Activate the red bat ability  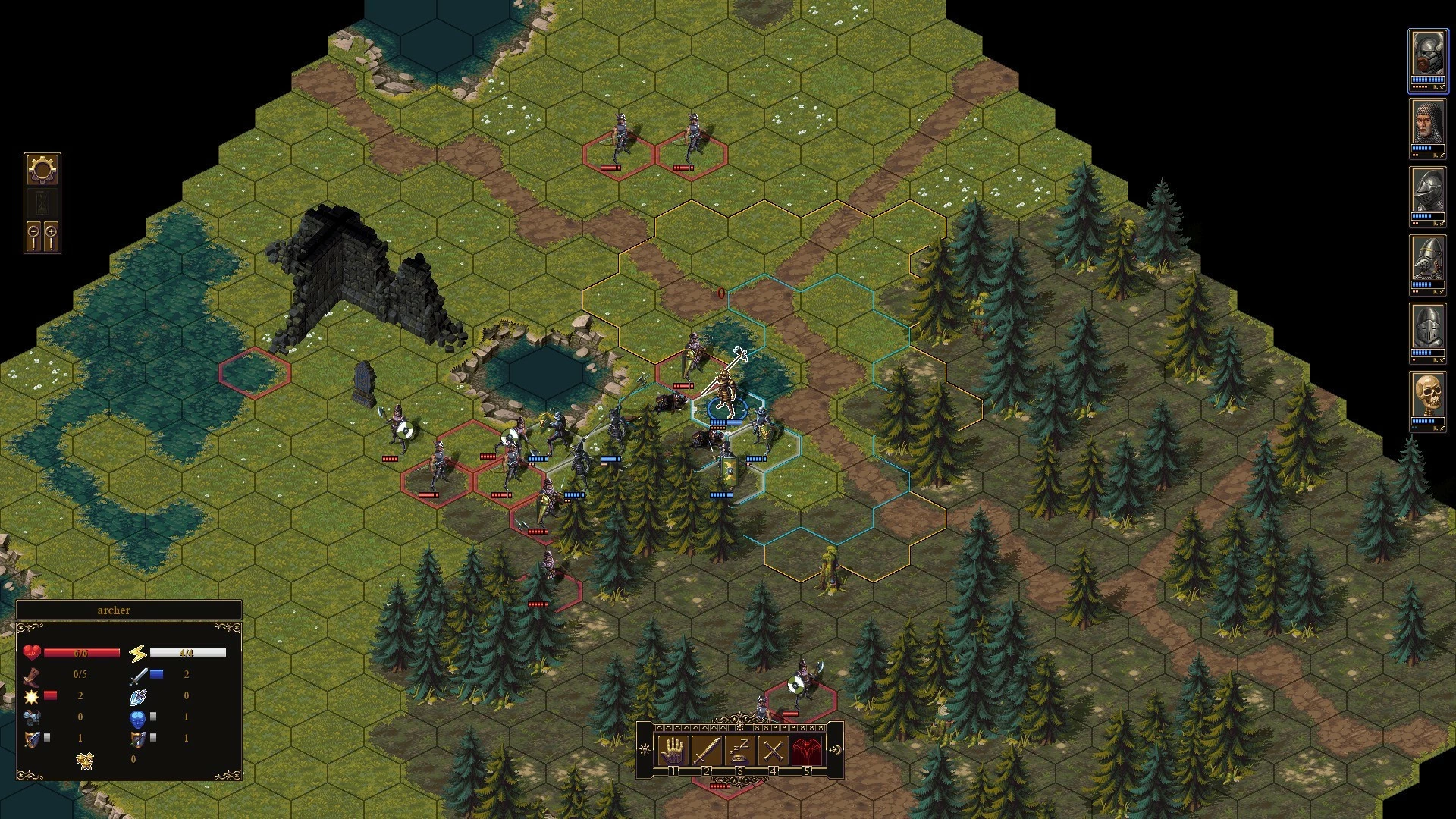[x=806, y=749]
